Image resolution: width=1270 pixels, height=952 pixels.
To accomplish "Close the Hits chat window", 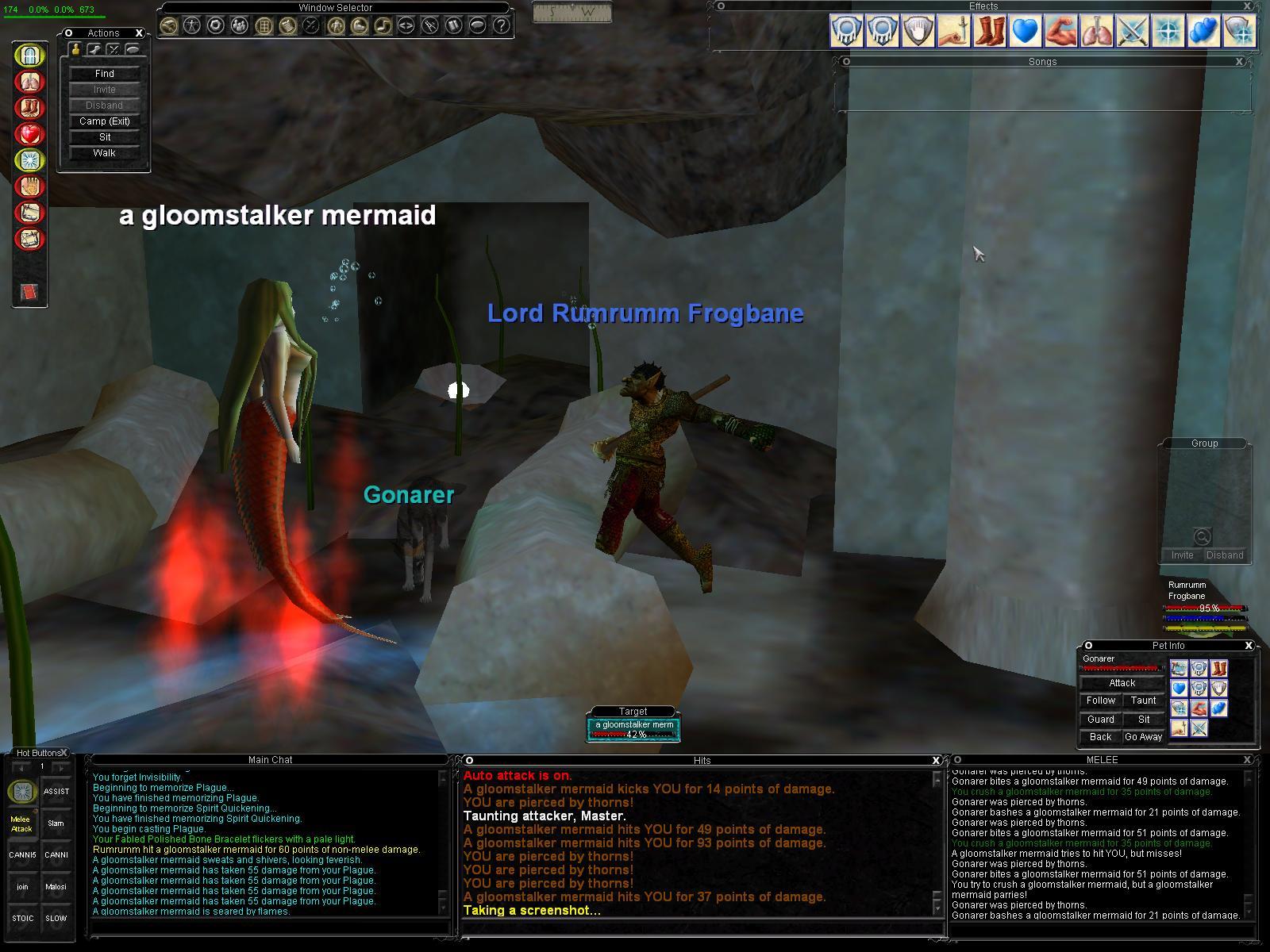I will (x=936, y=760).
